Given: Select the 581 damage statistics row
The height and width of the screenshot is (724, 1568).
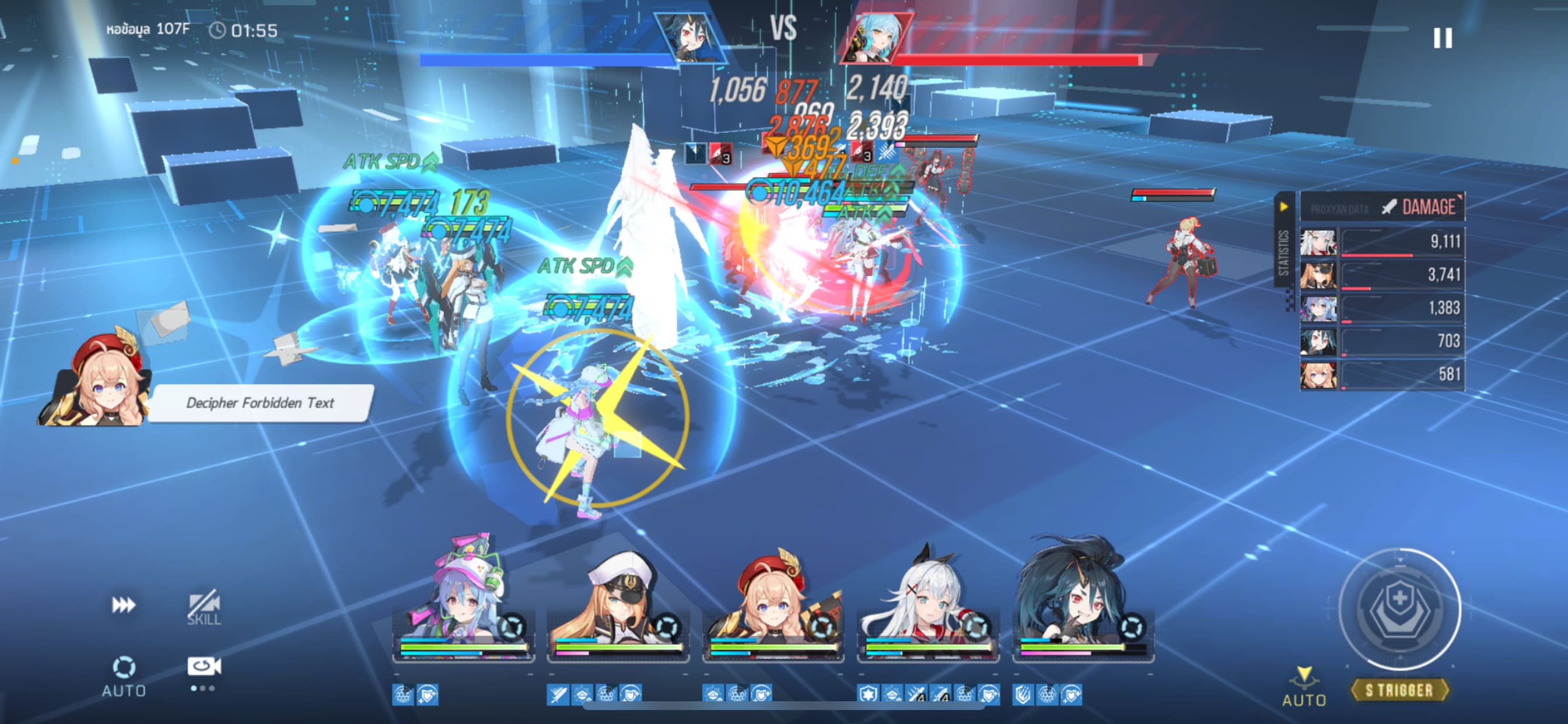Looking at the screenshot, I should (x=1382, y=374).
